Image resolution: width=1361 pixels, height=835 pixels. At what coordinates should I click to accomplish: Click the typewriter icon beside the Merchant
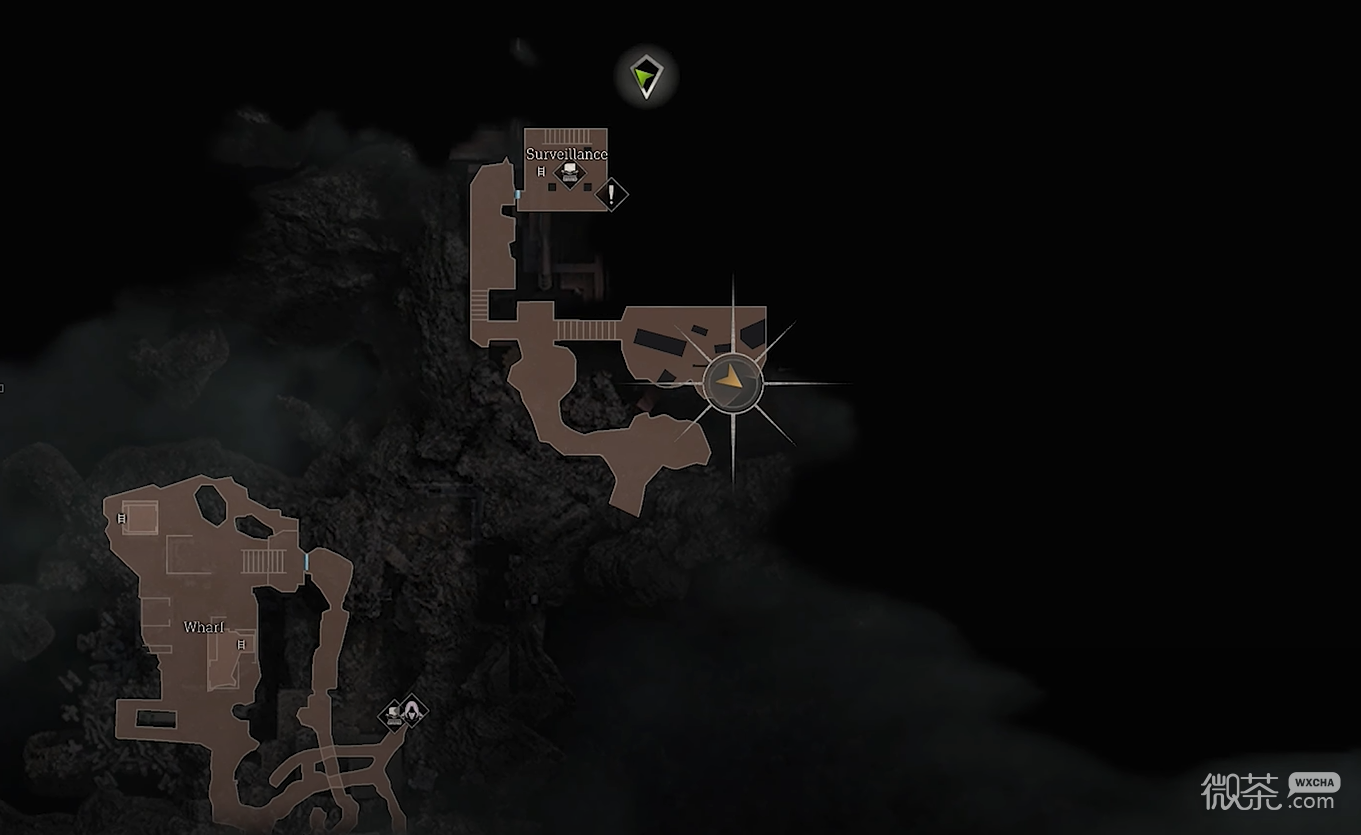(x=392, y=715)
